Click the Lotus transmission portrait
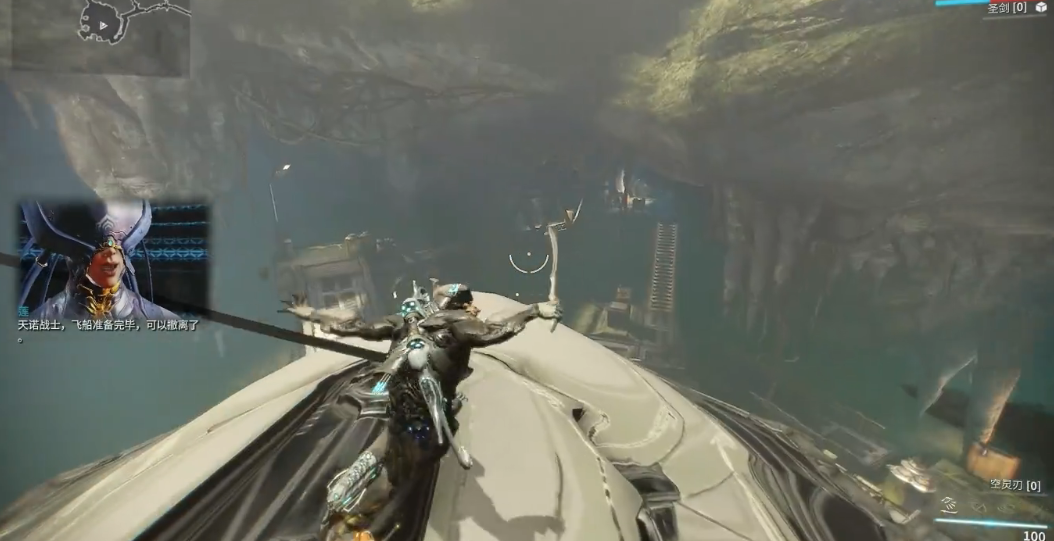Screen dimensions: 1054x541 112,259
